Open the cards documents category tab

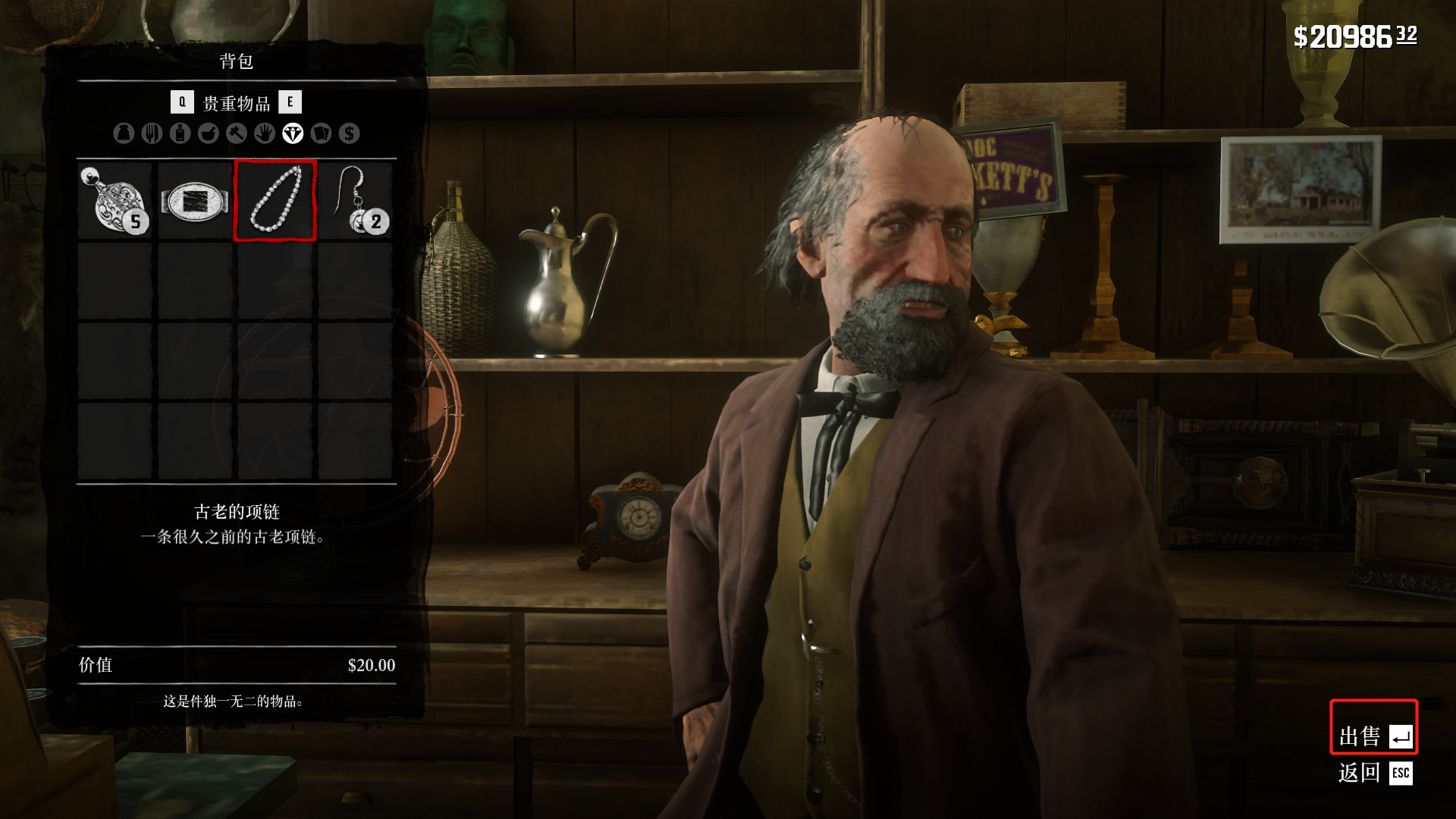[x=321, y=133]
